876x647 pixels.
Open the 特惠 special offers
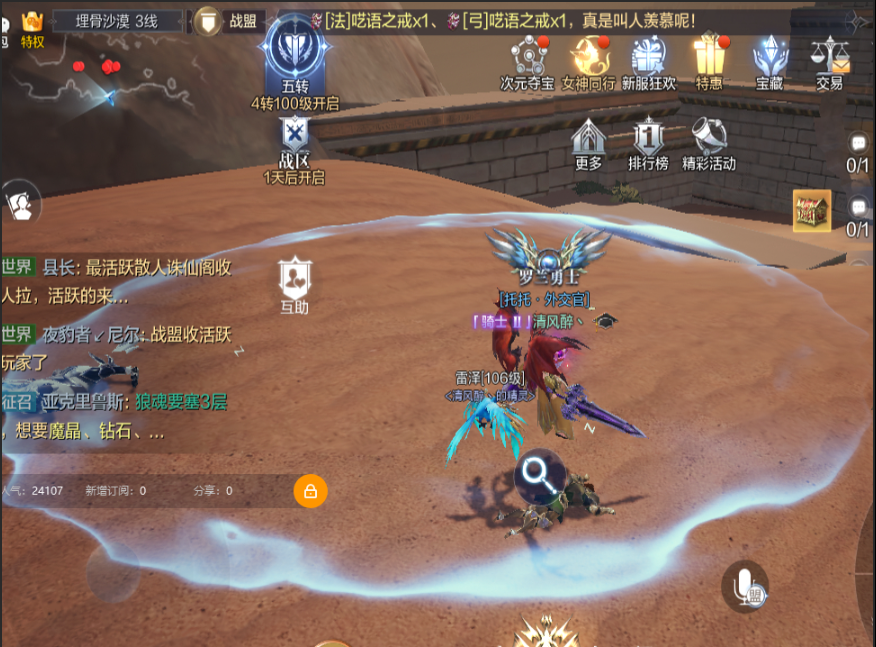[709, 60]
